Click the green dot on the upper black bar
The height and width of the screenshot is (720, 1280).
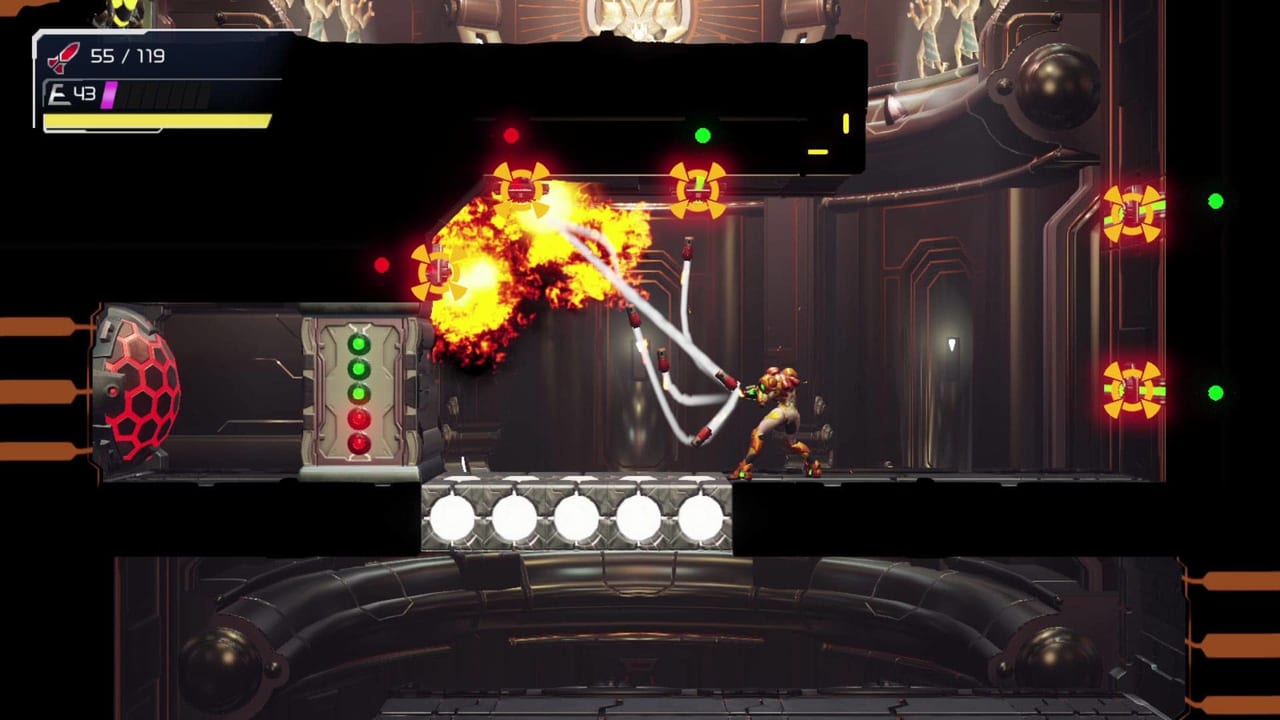(704, 132)
